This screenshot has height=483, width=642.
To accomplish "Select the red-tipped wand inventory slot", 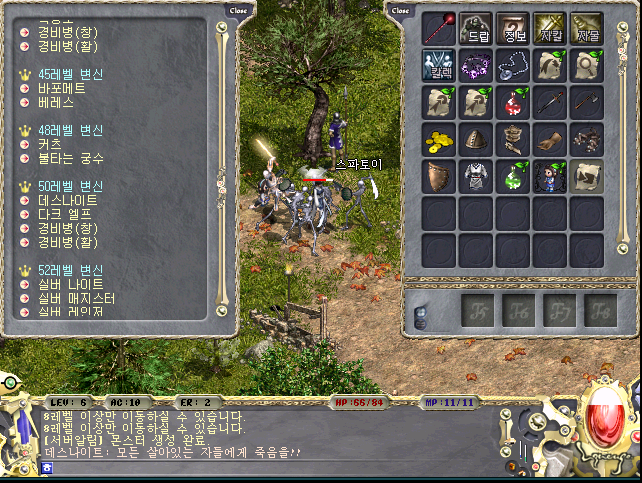I will (x=438, y=28).
